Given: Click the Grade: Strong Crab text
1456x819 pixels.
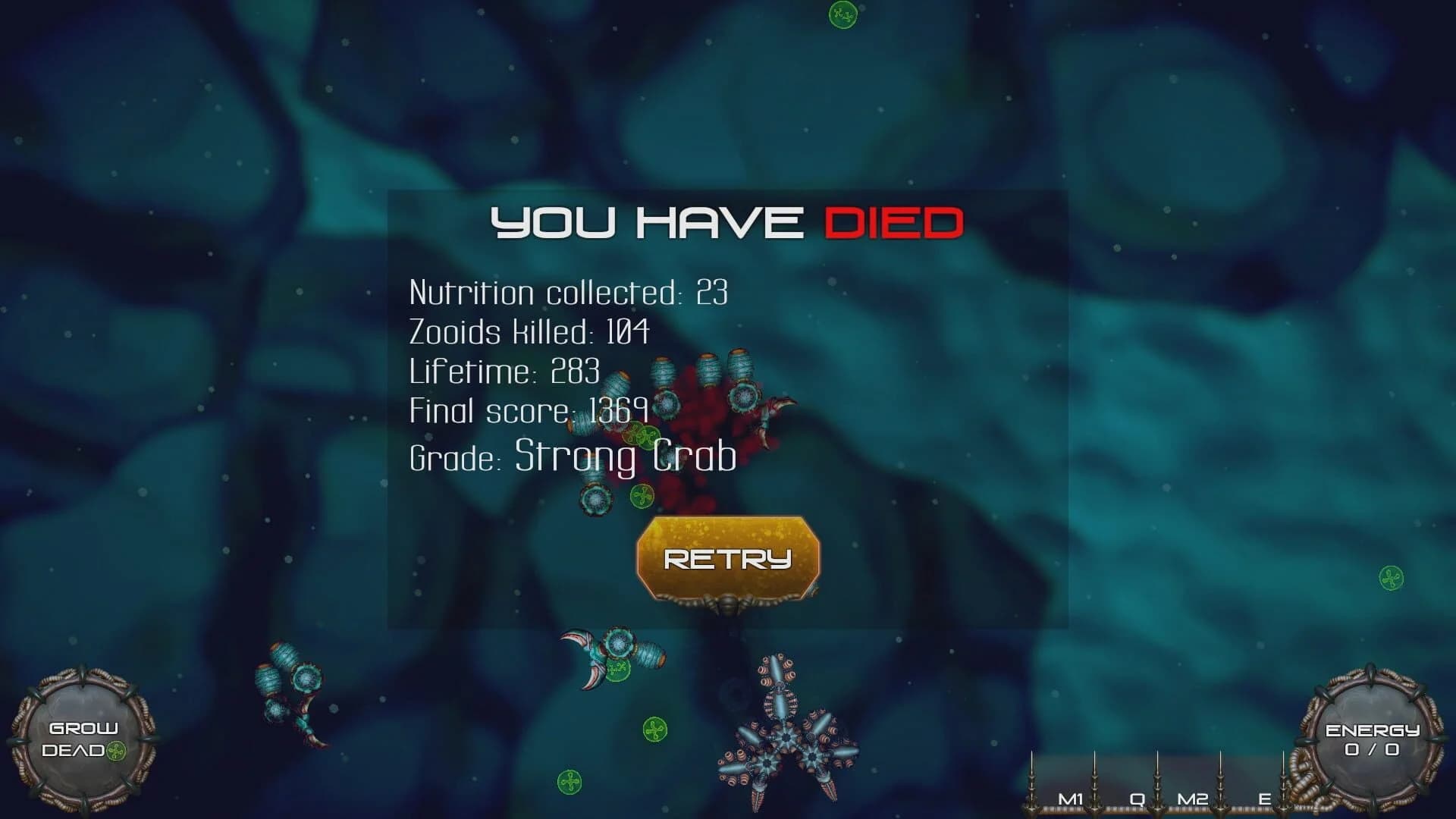Looking at the screenshot, I should coord(571,455).
